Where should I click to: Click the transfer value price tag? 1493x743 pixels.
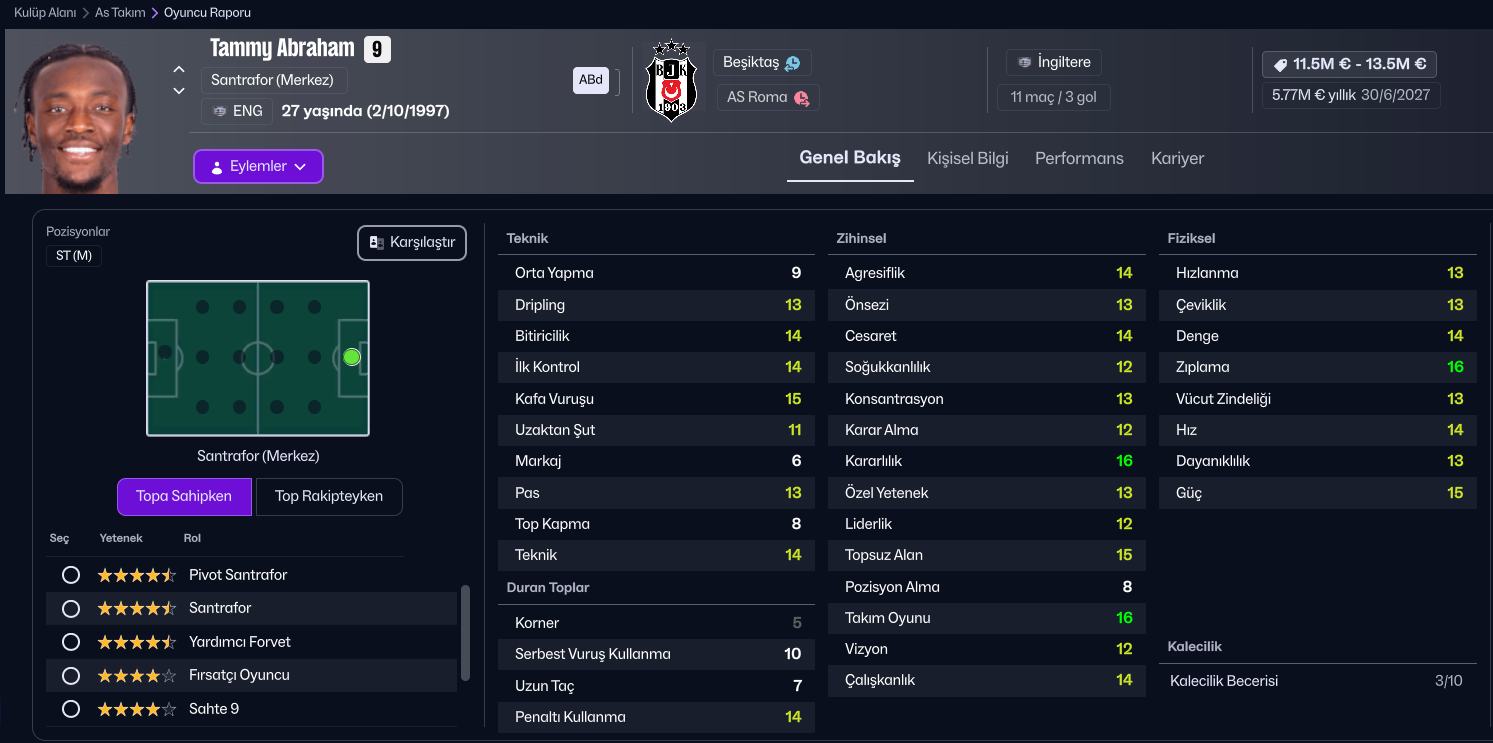click(x=1349, y=64)
